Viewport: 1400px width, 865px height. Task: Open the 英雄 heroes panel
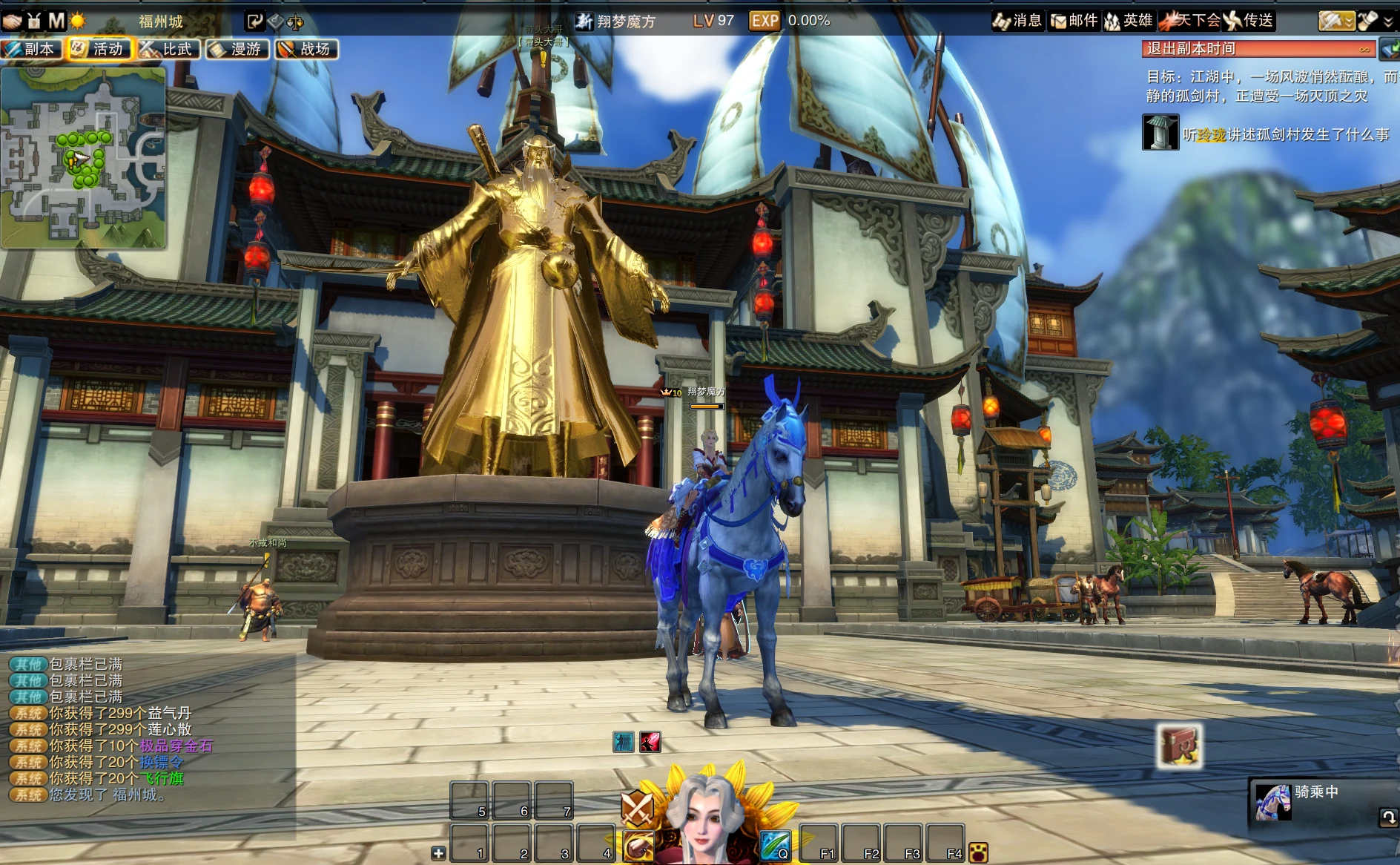point(1129,21)
